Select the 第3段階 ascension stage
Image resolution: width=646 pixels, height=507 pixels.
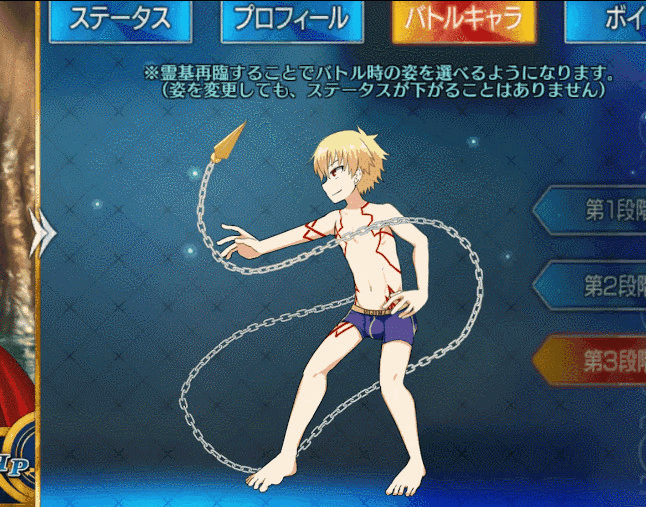click(596, 358)
